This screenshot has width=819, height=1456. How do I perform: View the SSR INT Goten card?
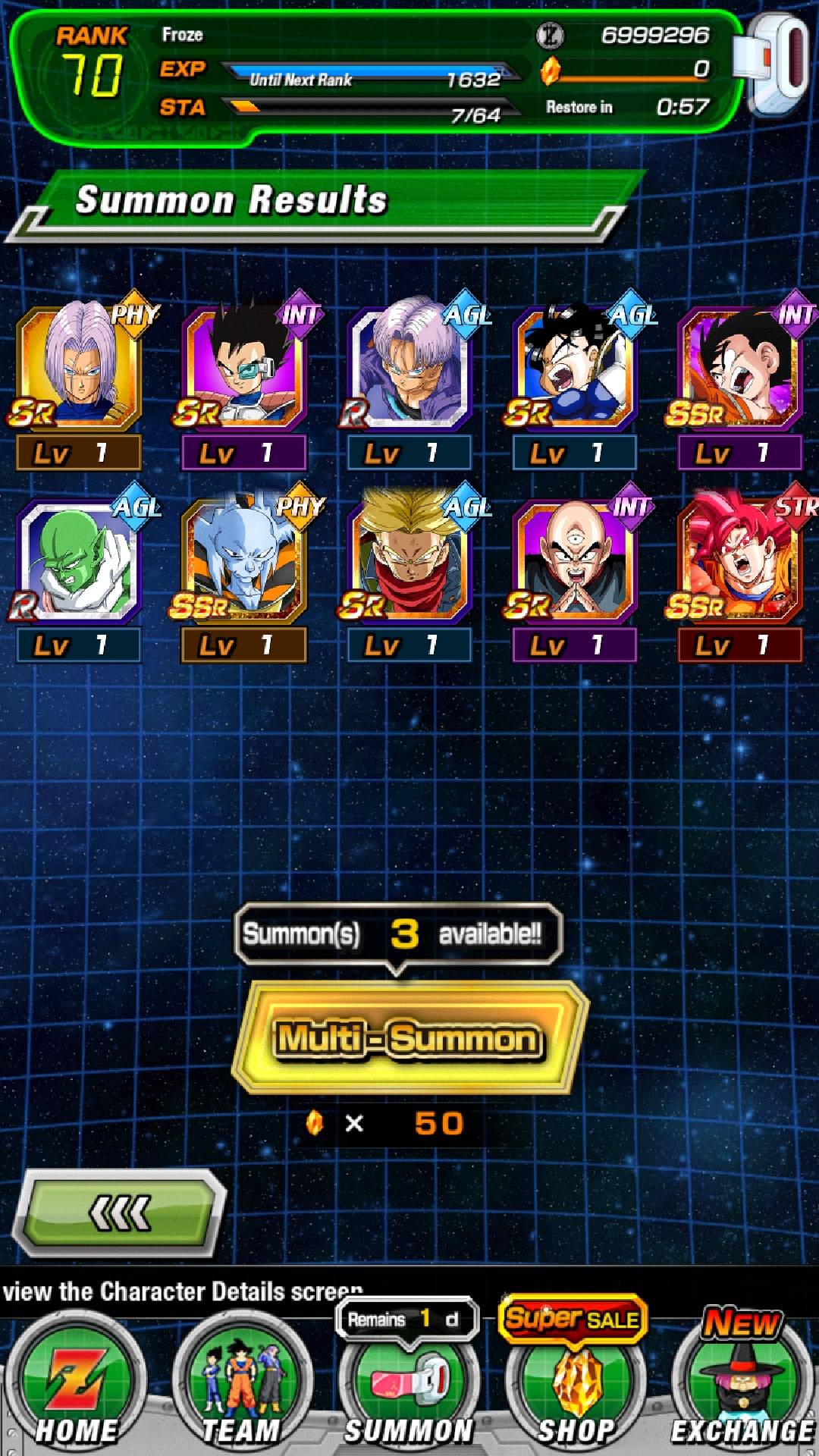740,368
